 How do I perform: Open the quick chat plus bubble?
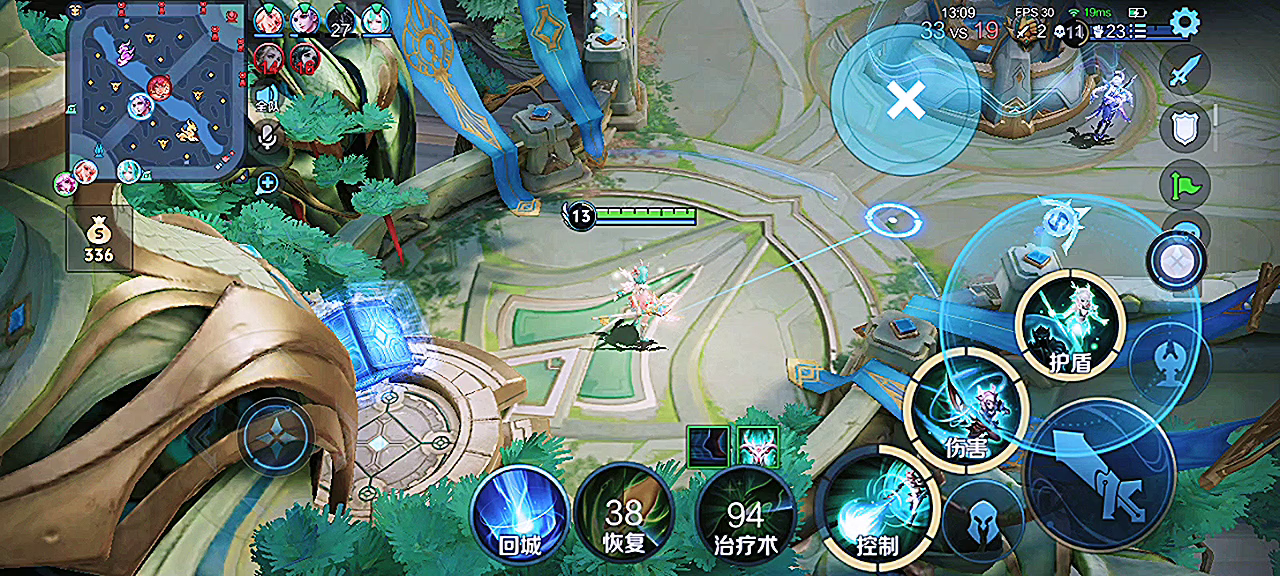[267, 182]
